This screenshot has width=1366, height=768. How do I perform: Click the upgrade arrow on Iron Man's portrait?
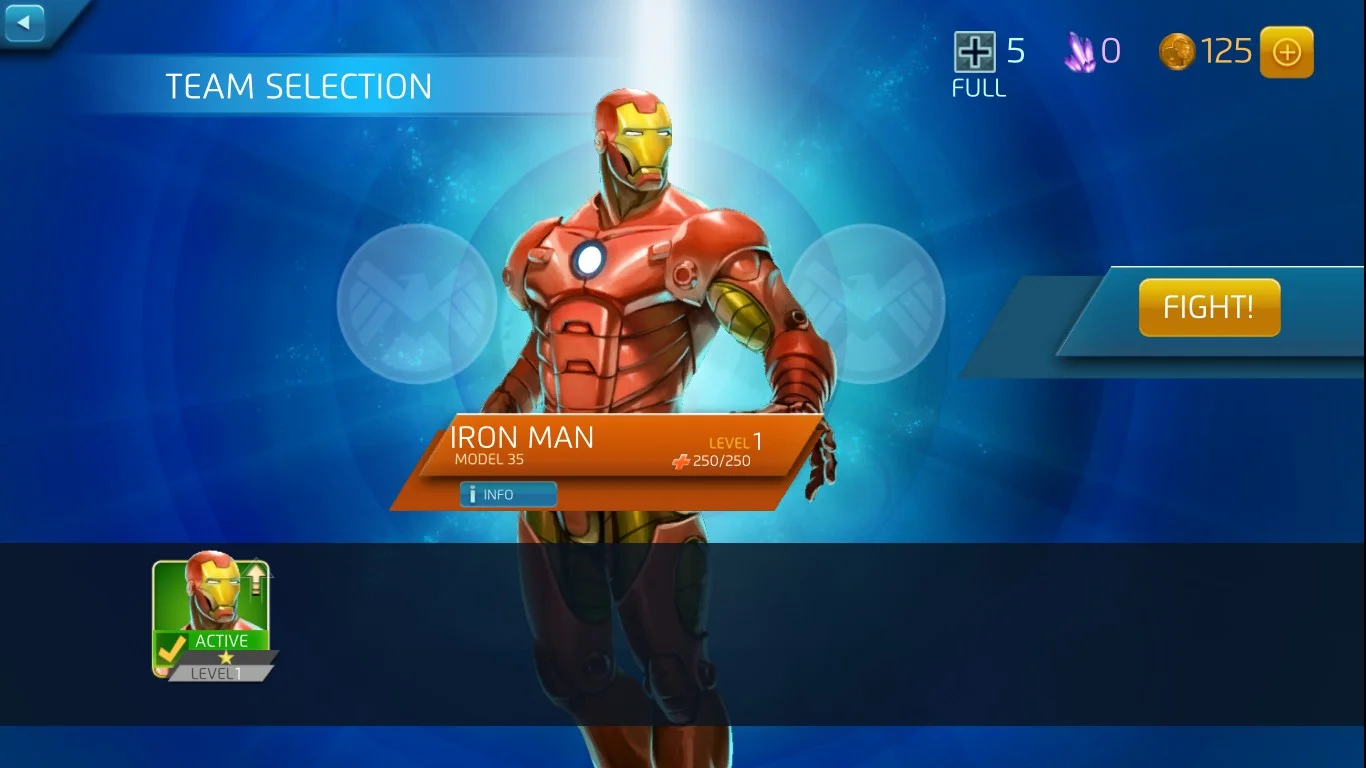pos(256,578)
